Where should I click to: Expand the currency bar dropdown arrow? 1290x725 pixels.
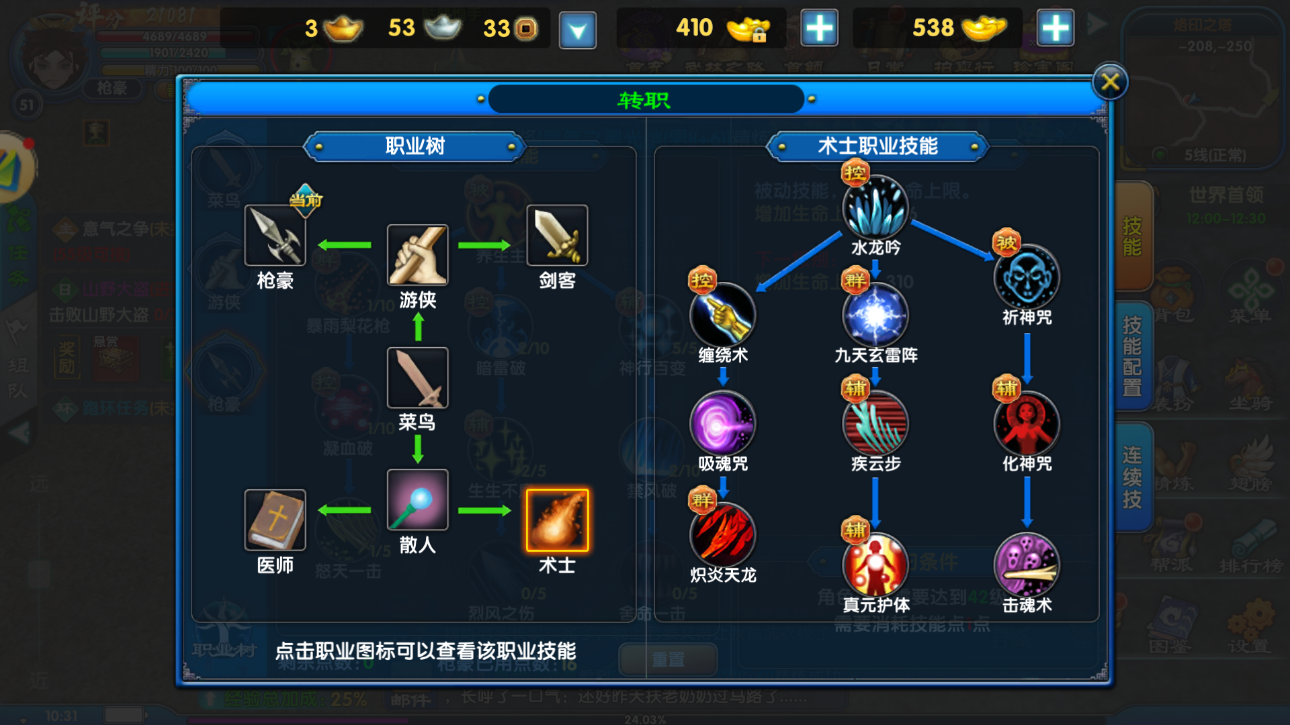(578, 27)
